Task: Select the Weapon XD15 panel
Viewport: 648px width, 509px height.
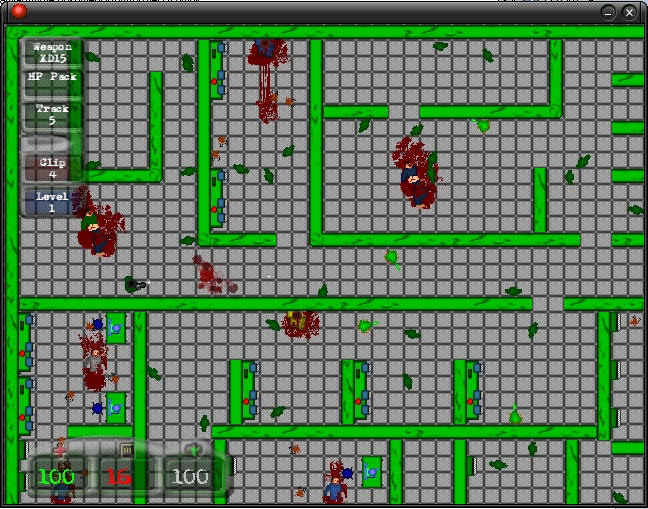Action: [x=53, y=52]
